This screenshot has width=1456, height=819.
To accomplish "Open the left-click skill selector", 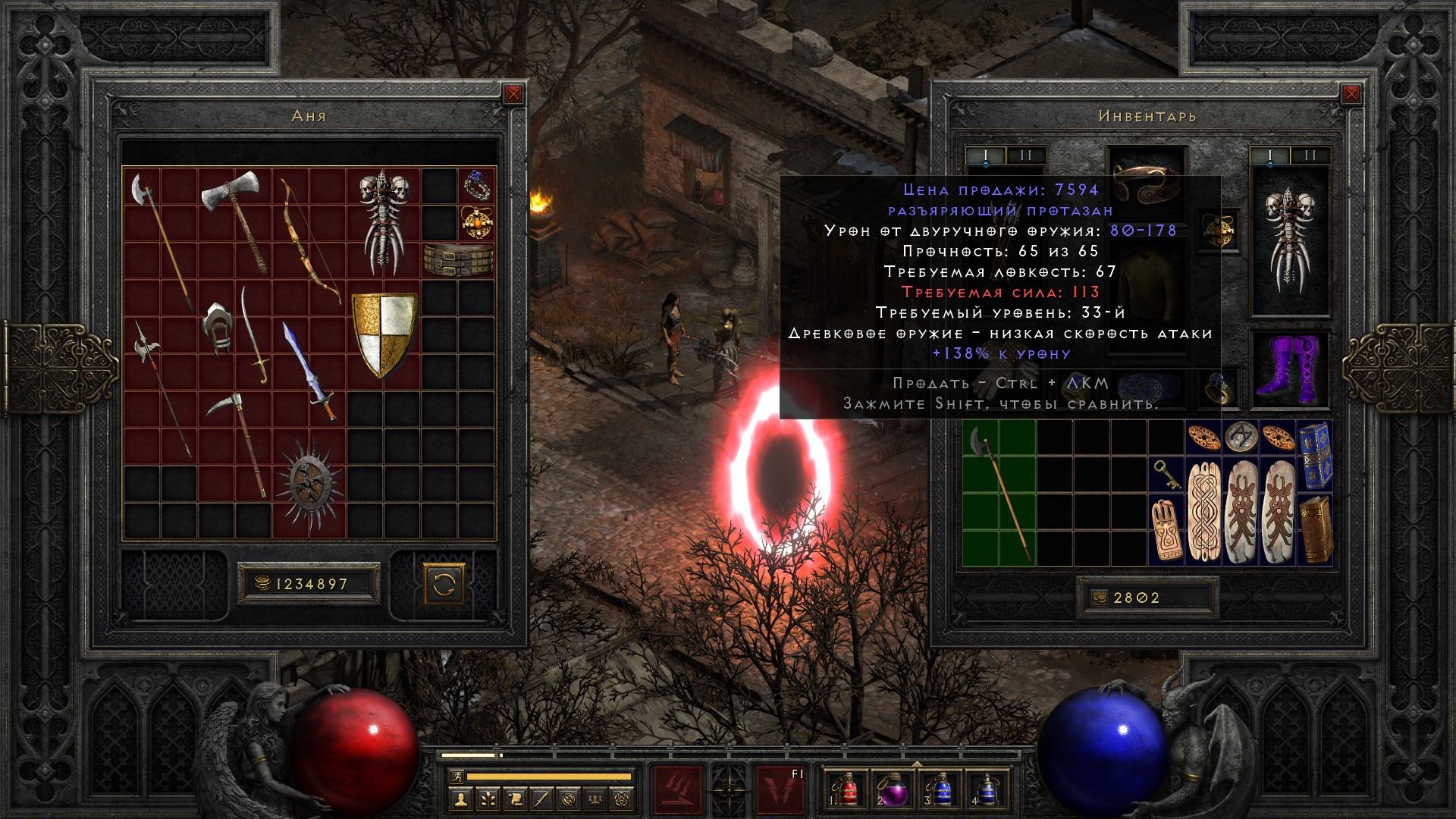I will [678, 789].
